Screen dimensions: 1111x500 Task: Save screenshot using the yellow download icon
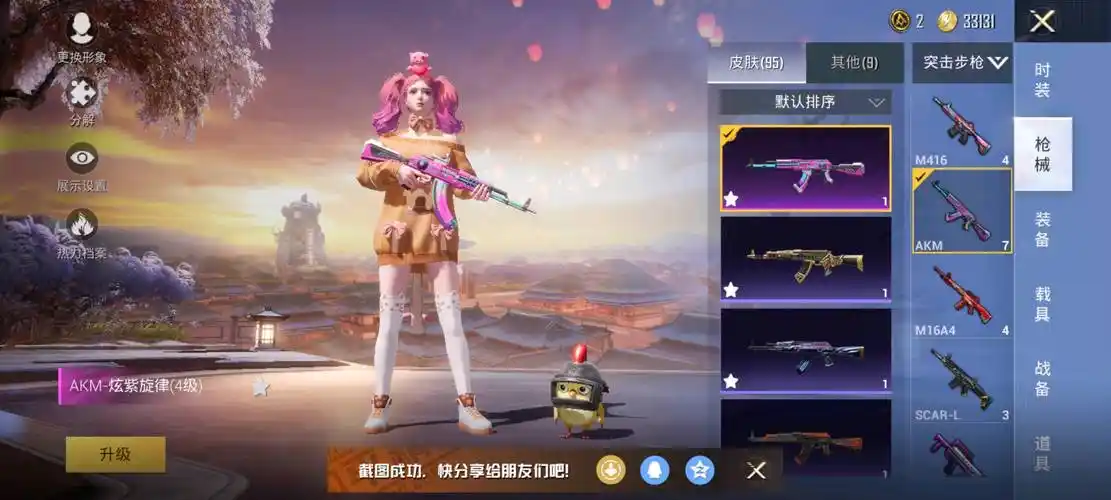[611, 470]
